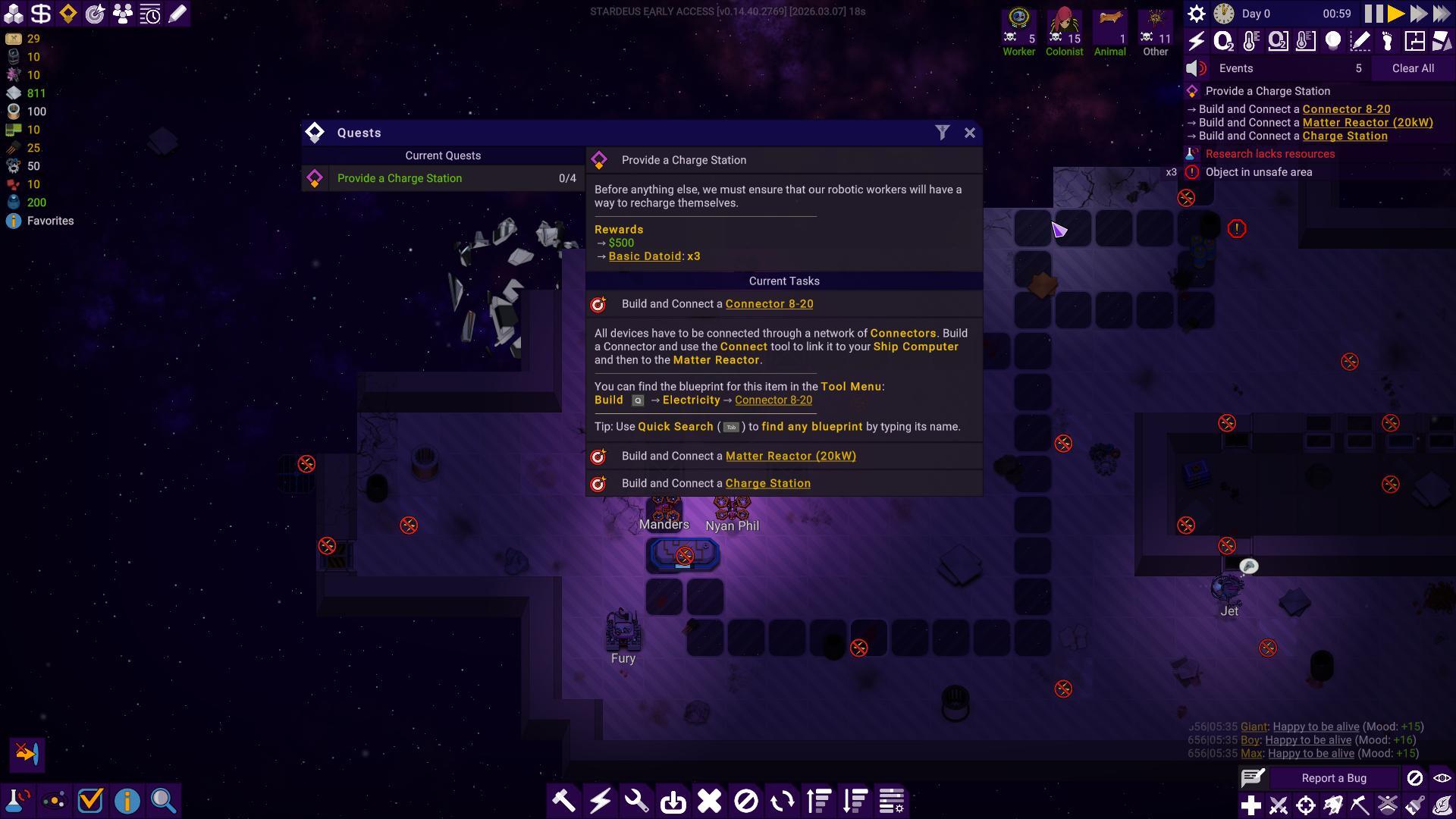This screenshot has height=819, width=1456.
Task: Open settings via the gear icon
Action: coord(1196,14)
